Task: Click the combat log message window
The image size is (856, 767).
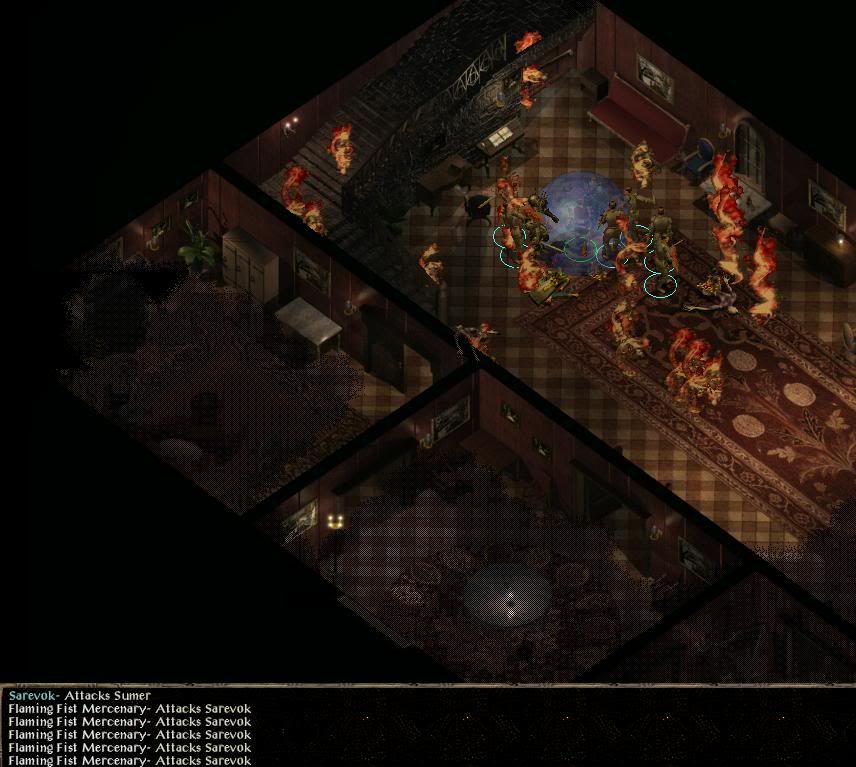Action: (x=428, y=727)
